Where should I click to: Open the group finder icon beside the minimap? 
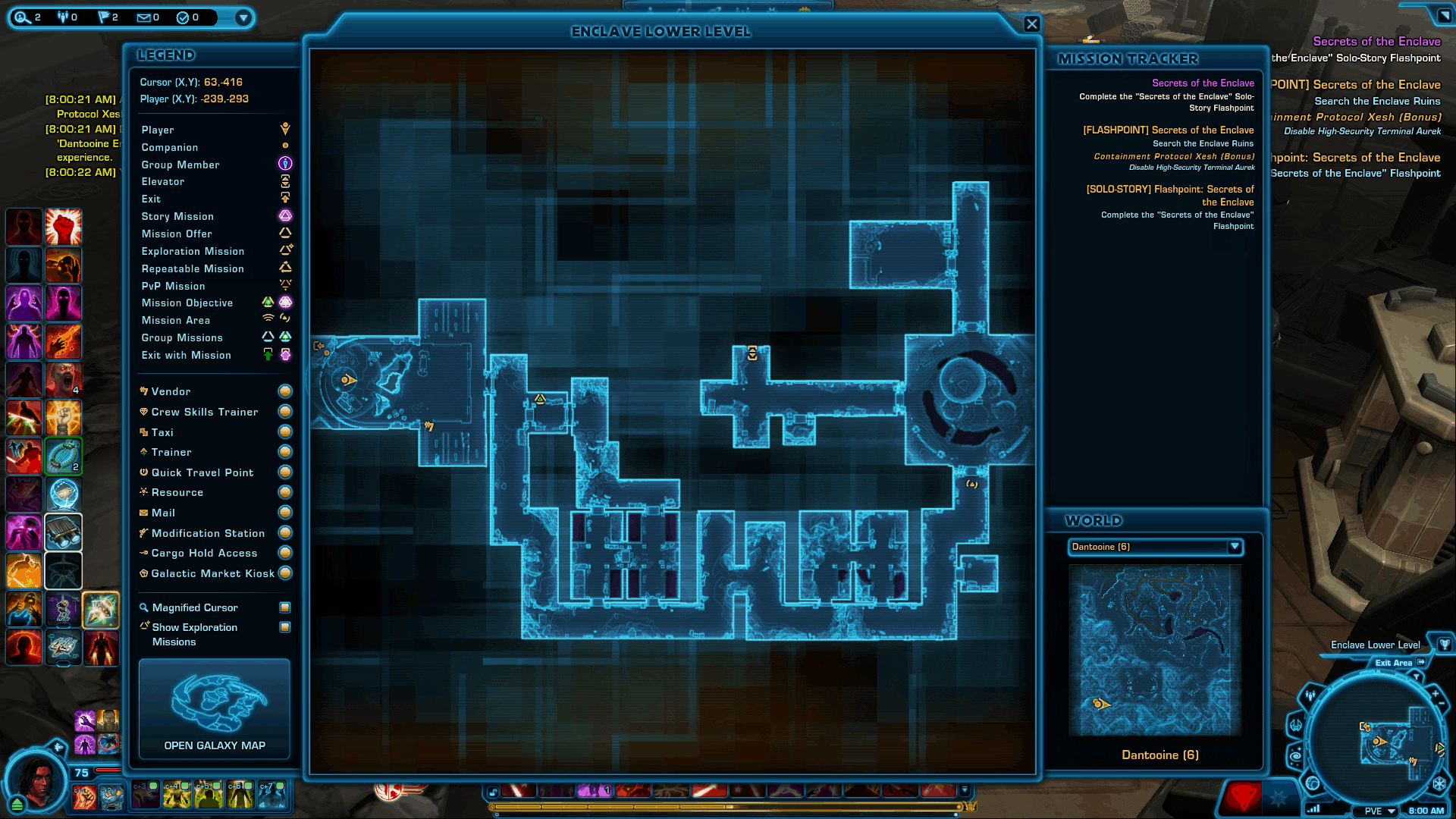pos(1310,696)
